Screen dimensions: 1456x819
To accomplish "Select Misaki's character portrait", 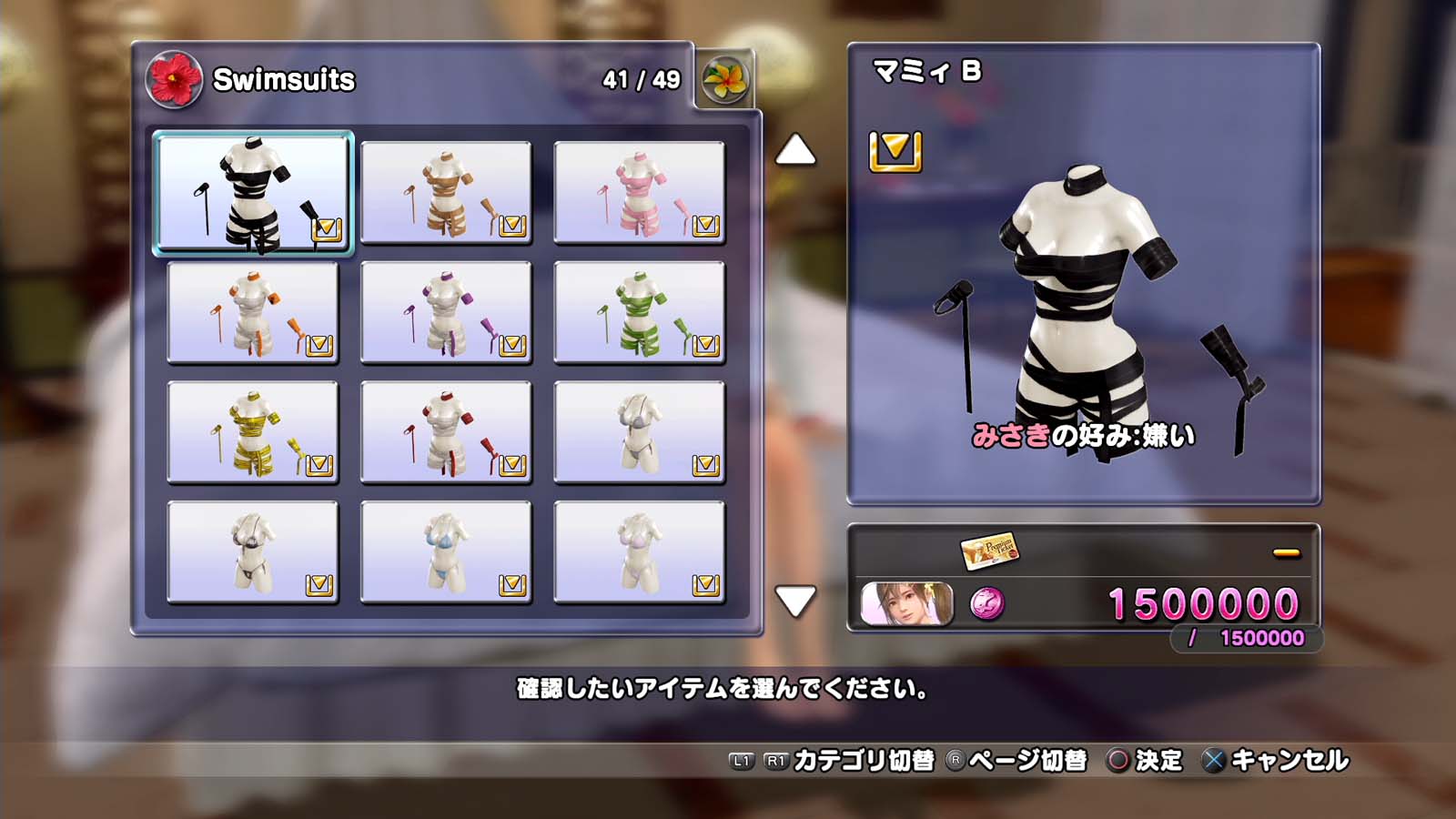I will tap(906, 604).
